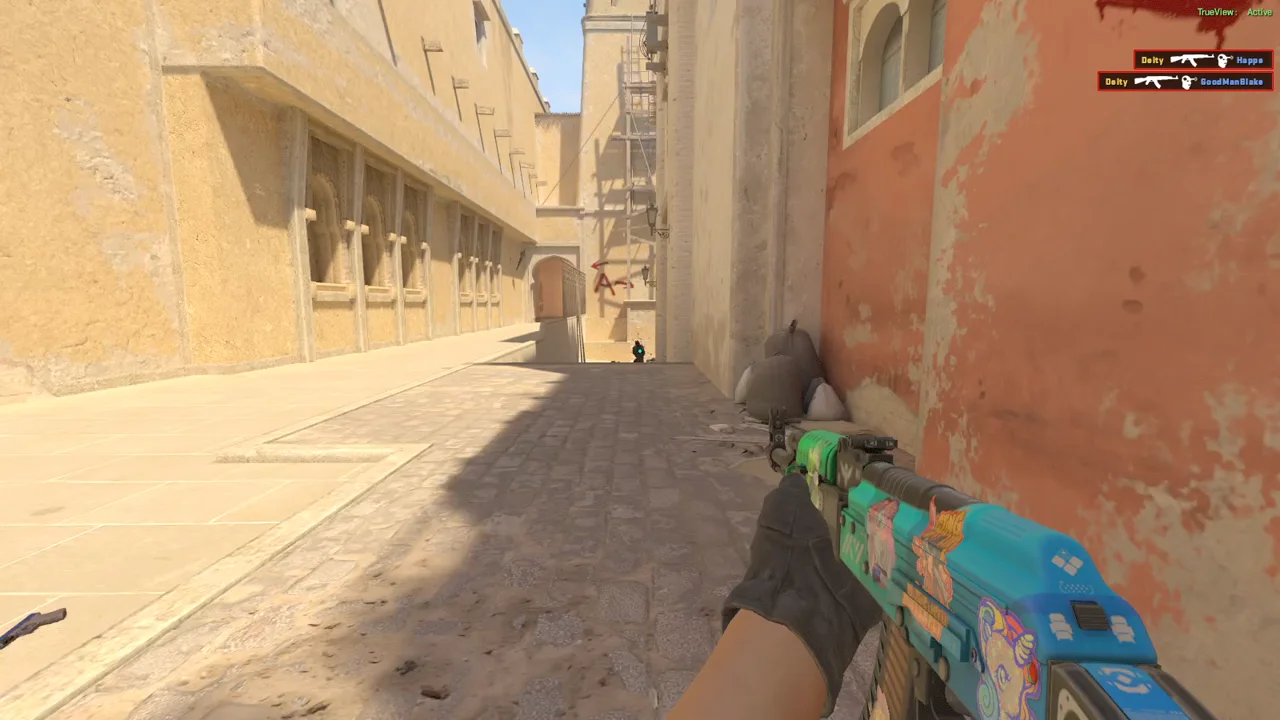The width and height of the screenshot is (1280, 720).
Task: Click the 'Active' text next to TrueView
Action: click(1258, 11)
